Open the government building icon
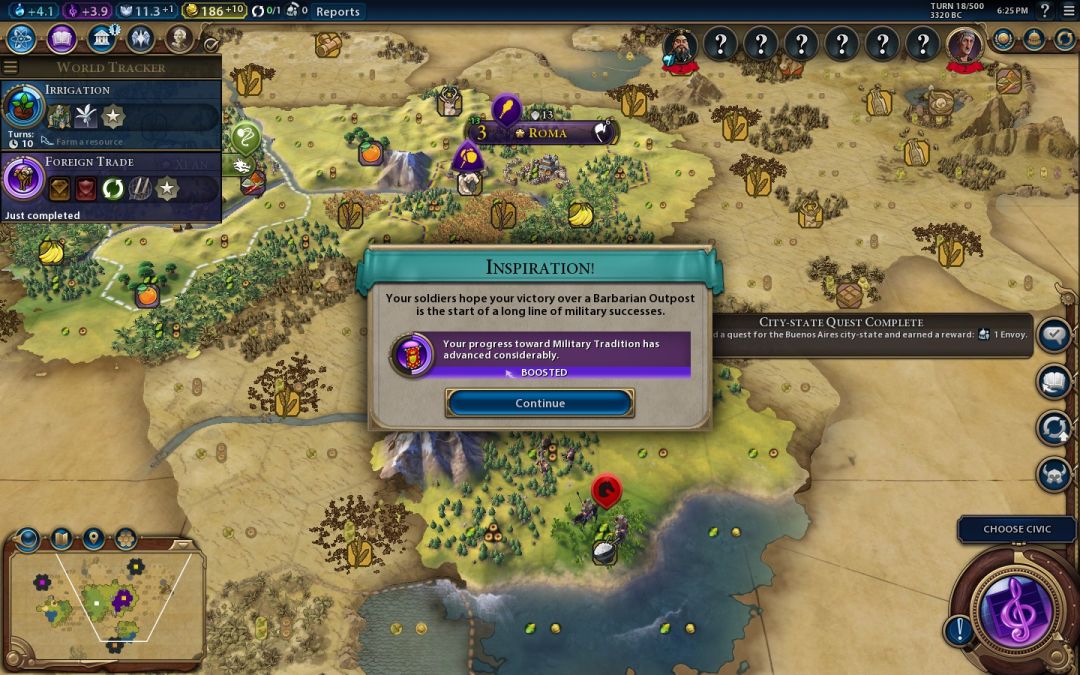 pos(101,39)
